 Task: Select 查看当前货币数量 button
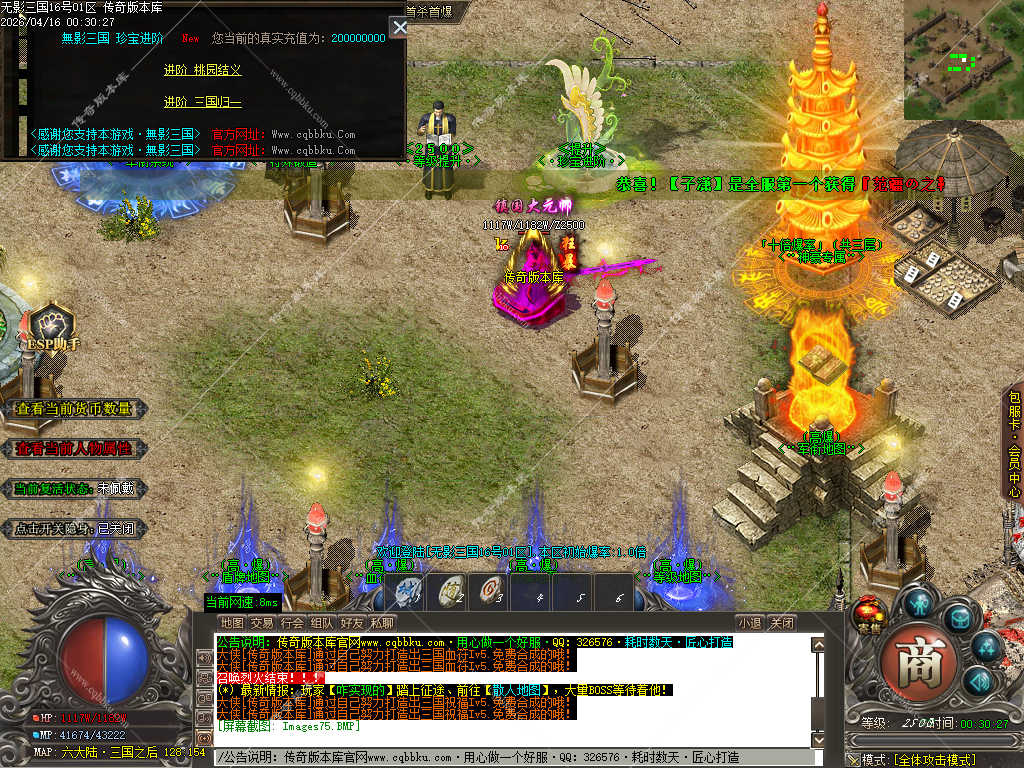click(73, 409)
